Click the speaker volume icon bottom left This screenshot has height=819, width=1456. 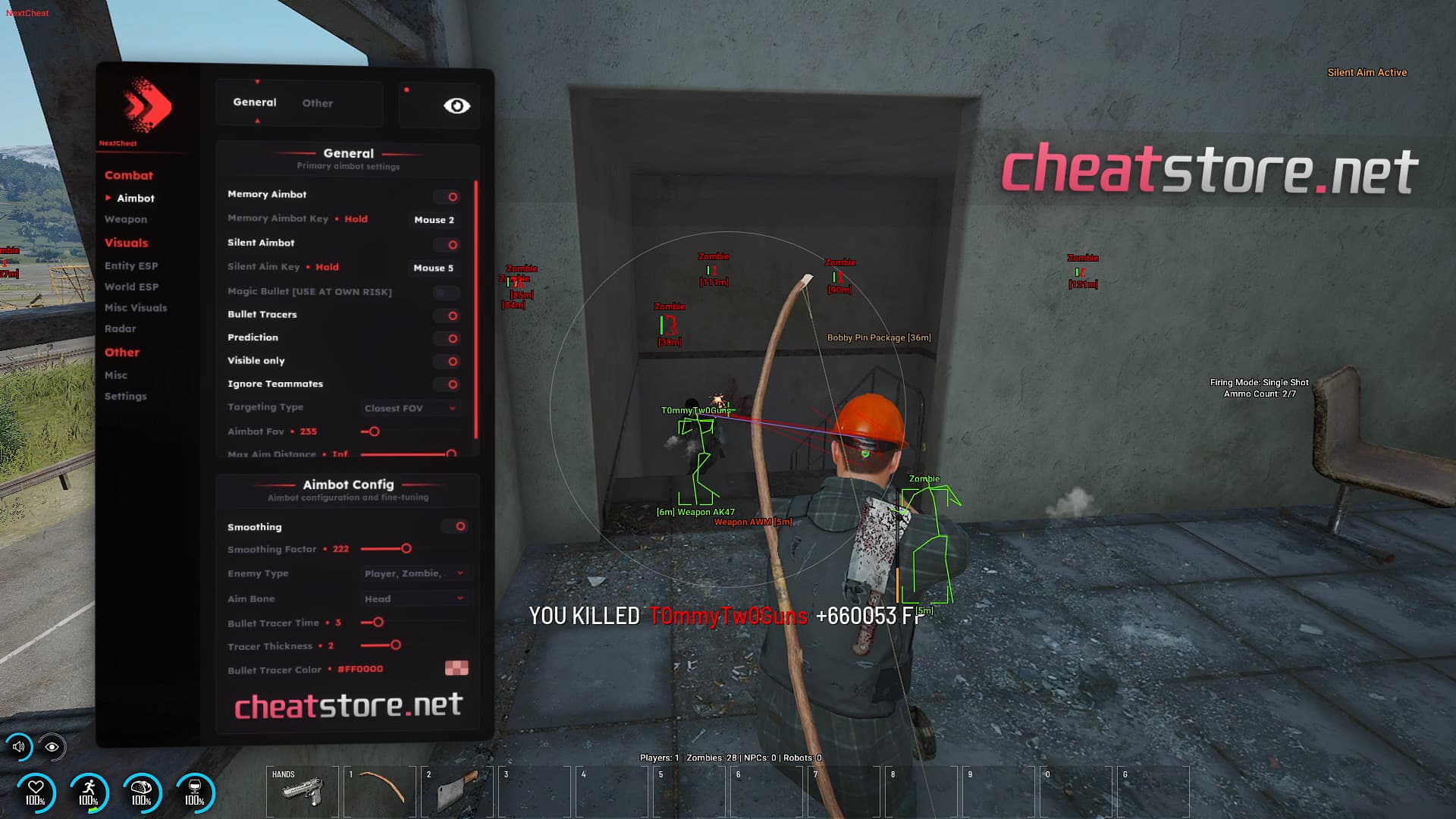(x=19, y=748)
